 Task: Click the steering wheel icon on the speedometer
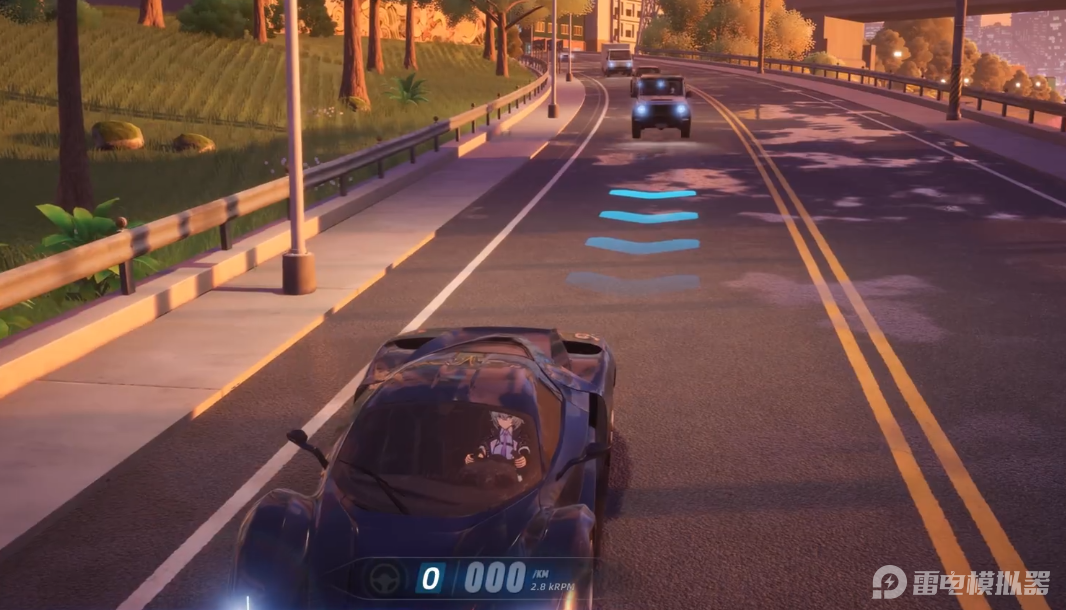pyautogui.click(x=386, y=578)
